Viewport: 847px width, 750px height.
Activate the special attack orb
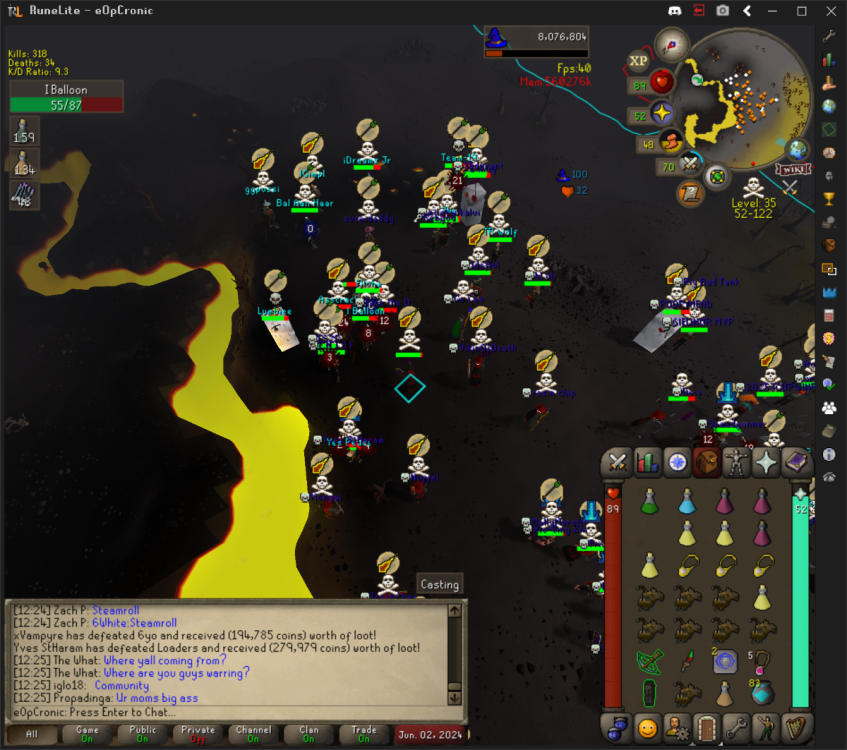click(689, 165)
